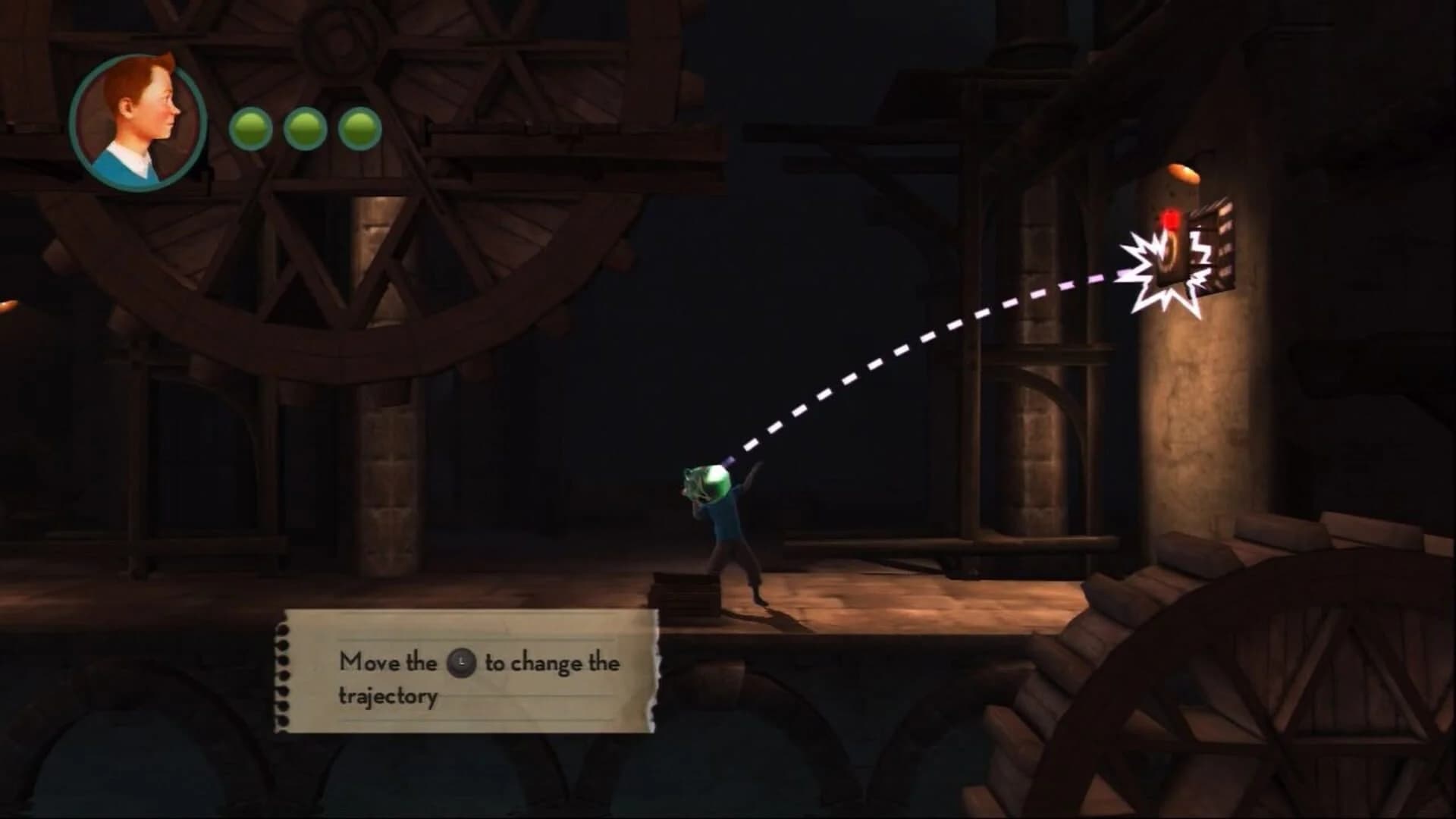Image resolution: width=1456 pixels, height=819 pixels.
Task: Select the L-stick icon in the tutorial note
Action: point(460,664)
